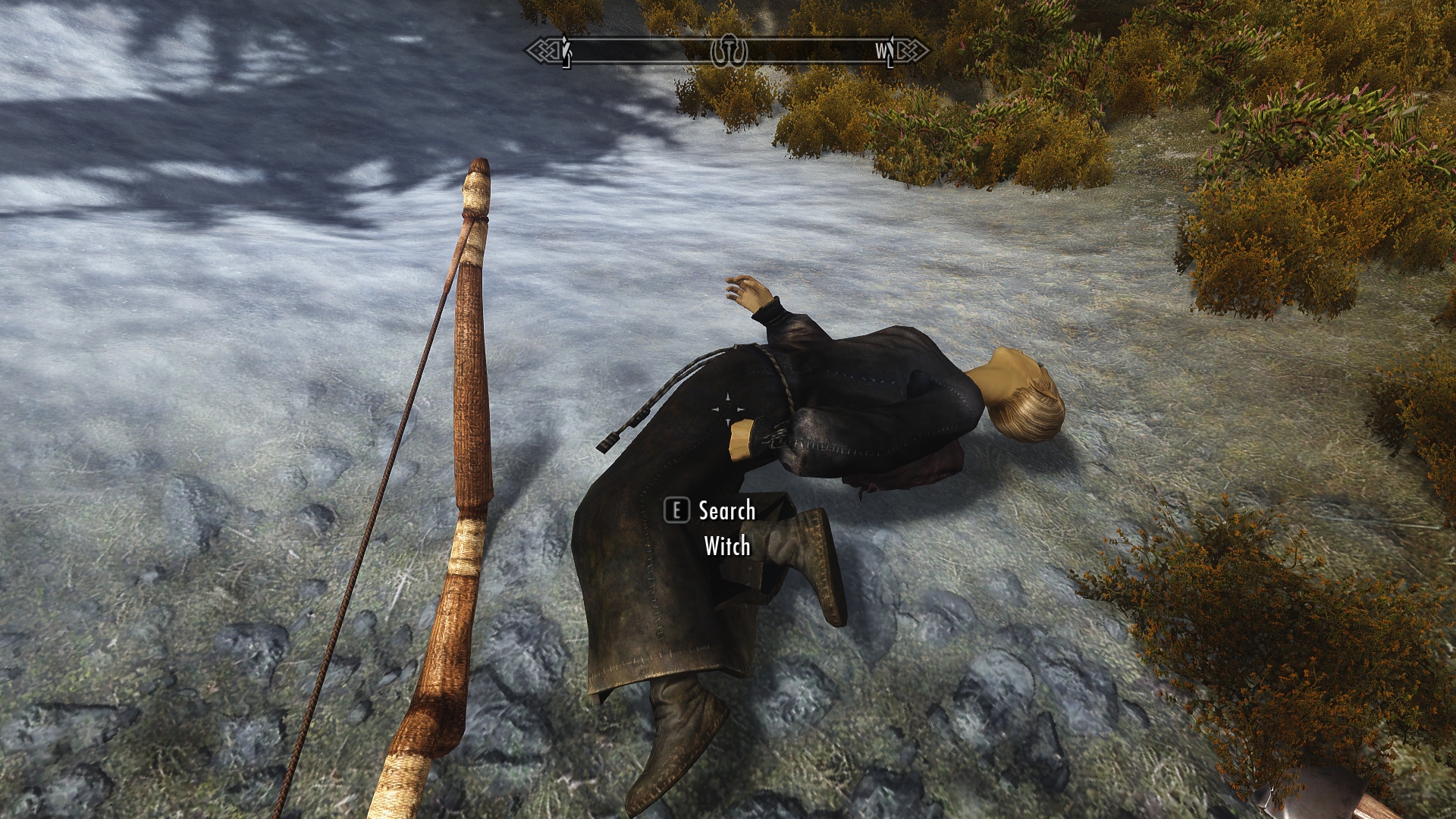Click the West letter on the compass bar
Viewport: 1456px width, 819px height.
coord(882,51)
